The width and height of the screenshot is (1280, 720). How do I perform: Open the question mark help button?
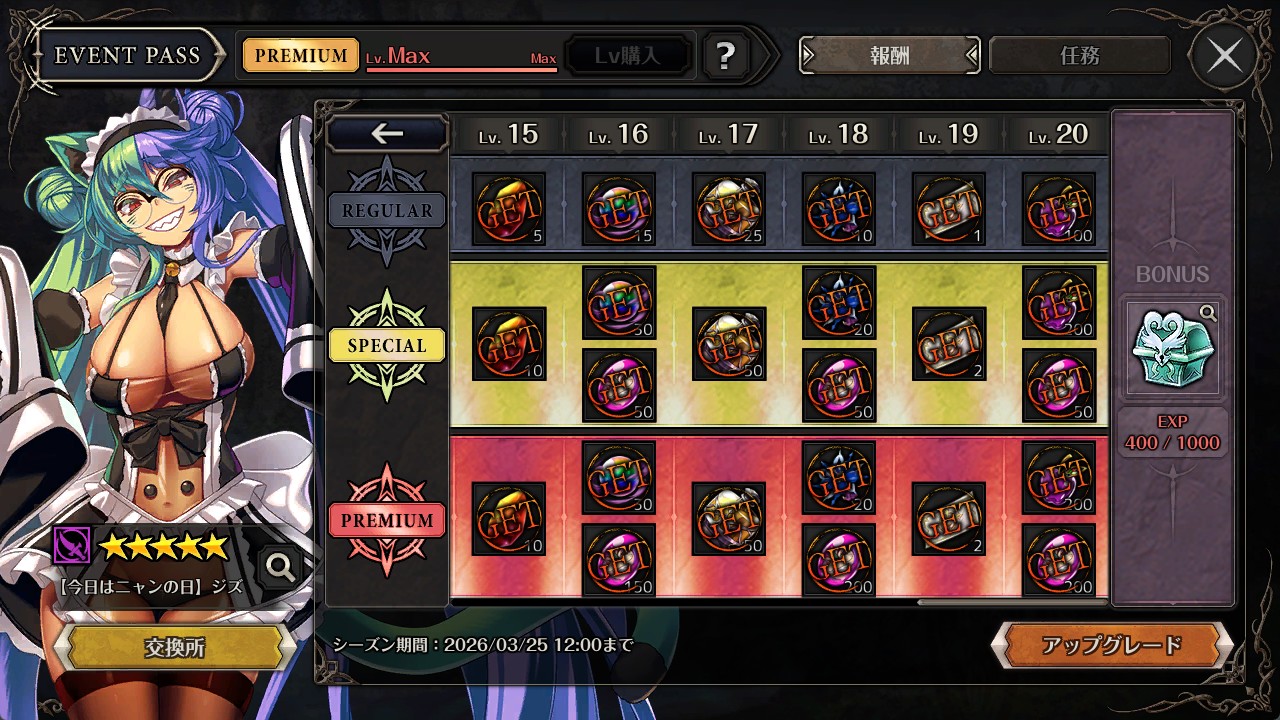coord(726,56)
